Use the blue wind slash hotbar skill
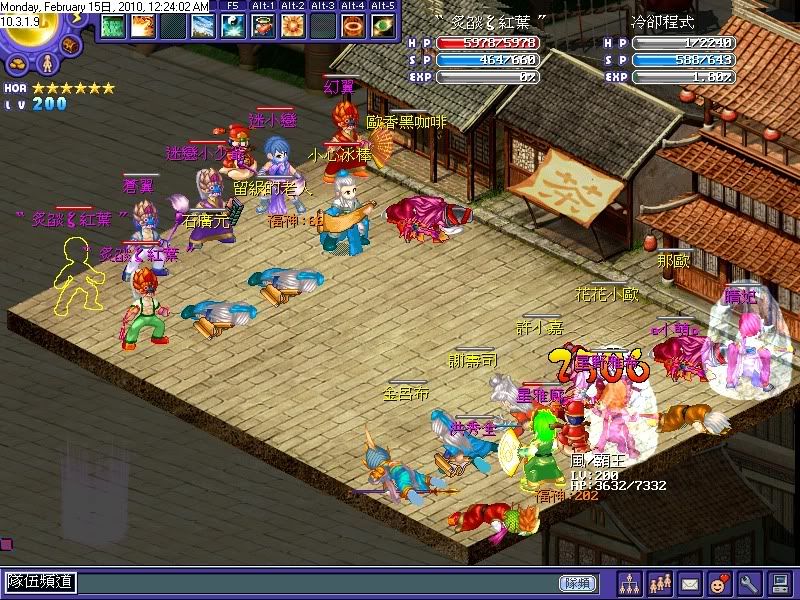This screenshot has height=600, width=800. (202, 27)
